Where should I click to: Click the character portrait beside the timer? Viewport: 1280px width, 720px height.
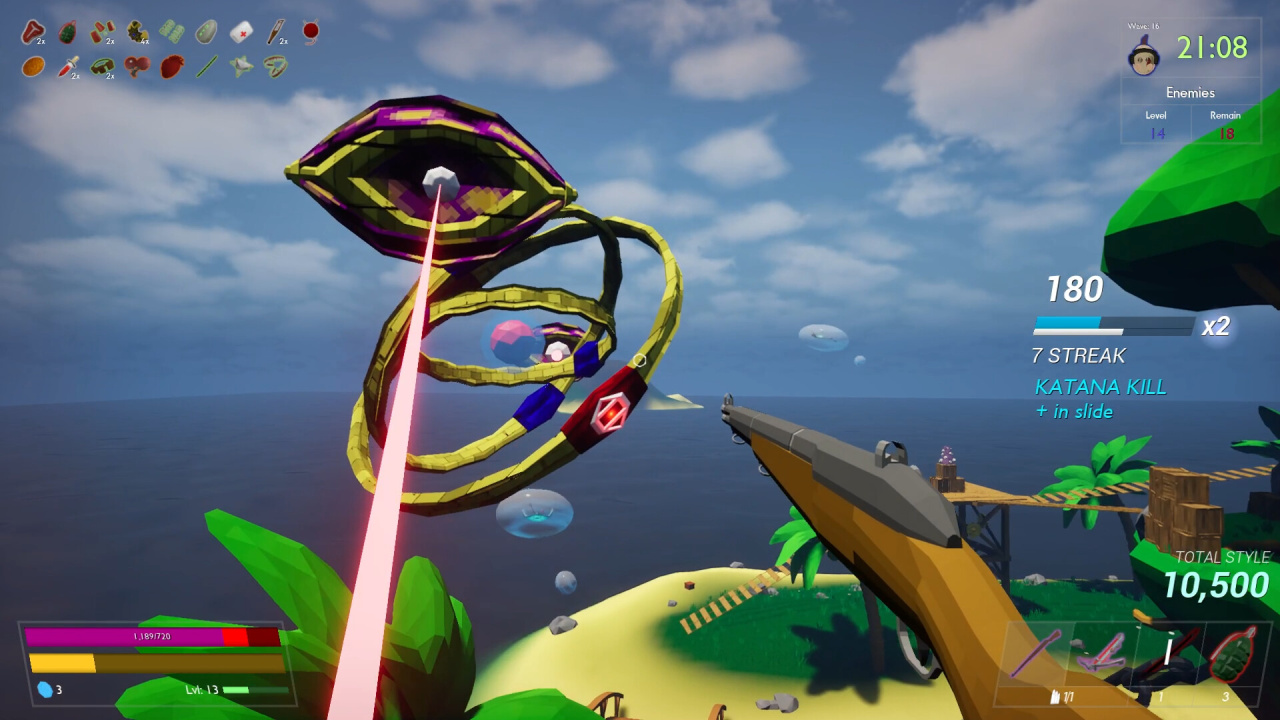tap(1144, 56)
